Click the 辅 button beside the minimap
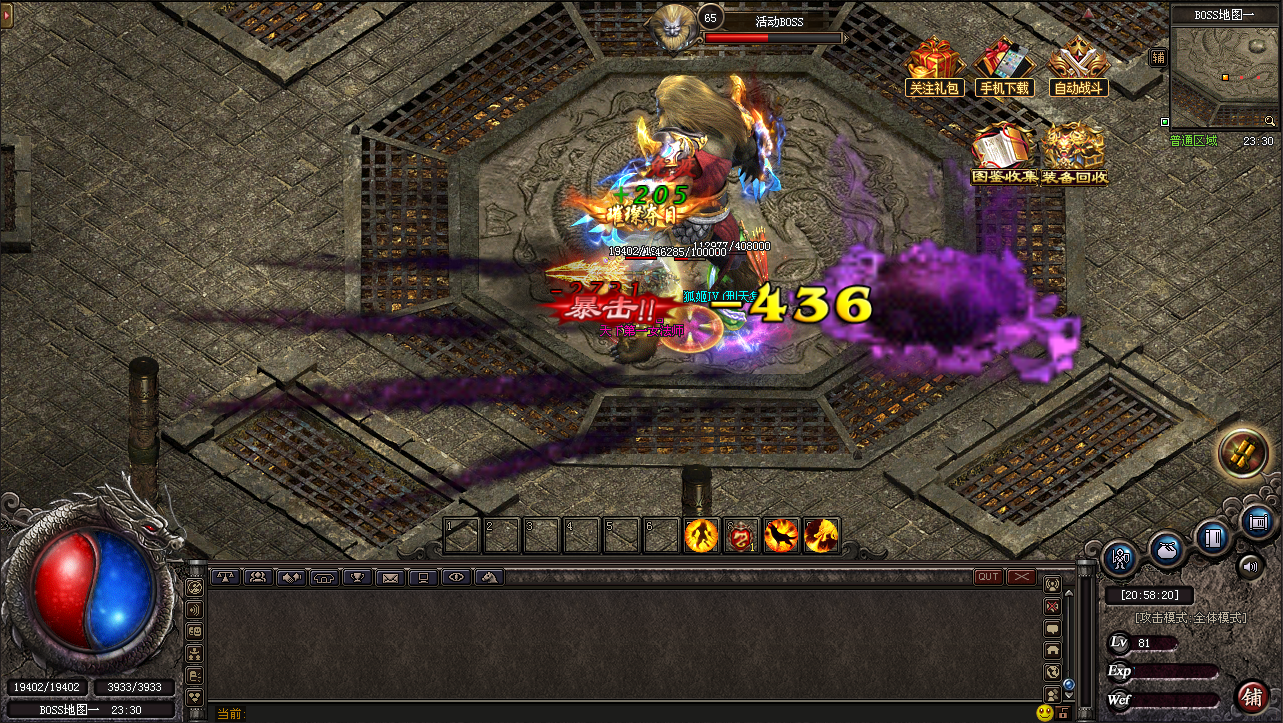This screenshot has width=1283, height=723. (x=1158, y=58)
